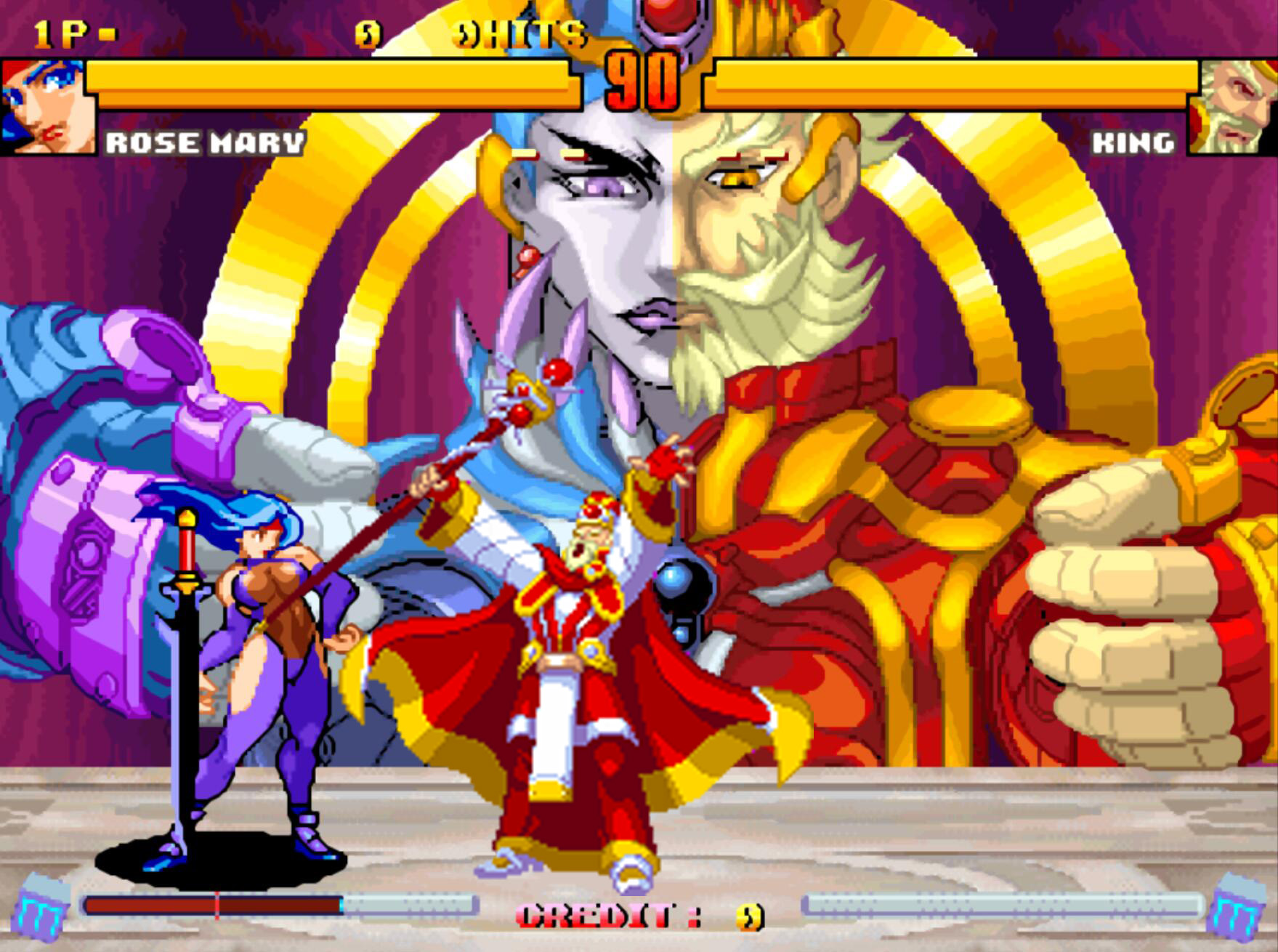
Task: Click Rose Mary's character portrait
Action: pyautogui.click(x=48, y=107)
